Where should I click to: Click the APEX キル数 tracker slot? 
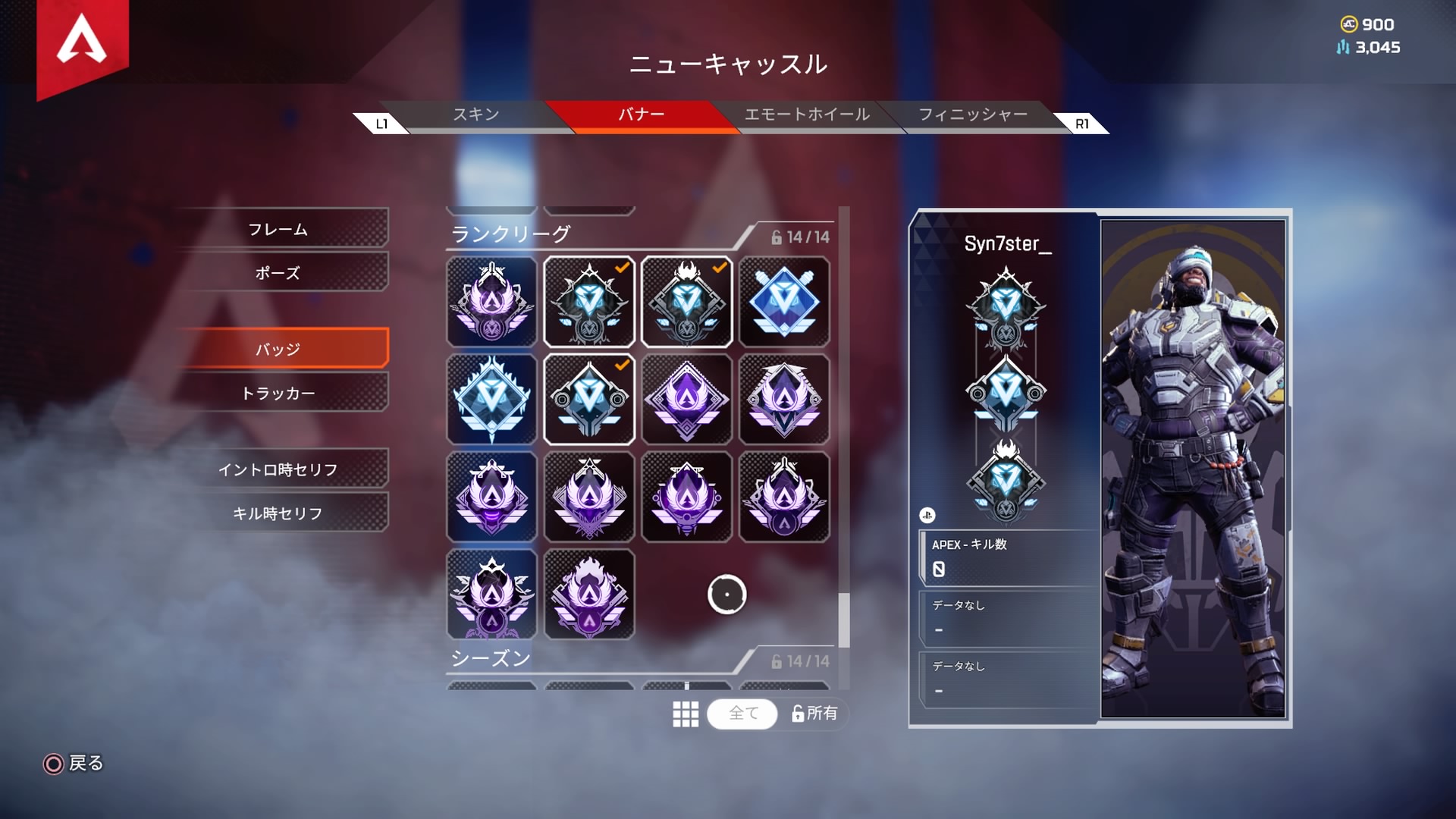pyautogui.click(x=1006, y=557)
